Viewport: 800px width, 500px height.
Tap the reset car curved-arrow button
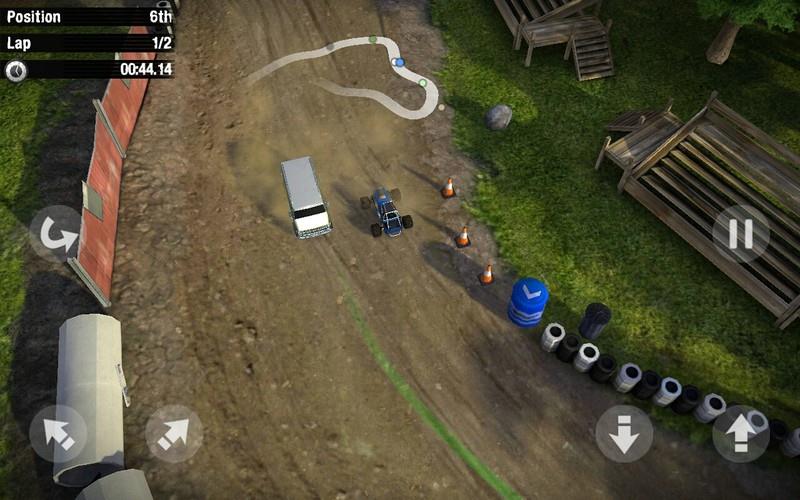click(56, 234)
